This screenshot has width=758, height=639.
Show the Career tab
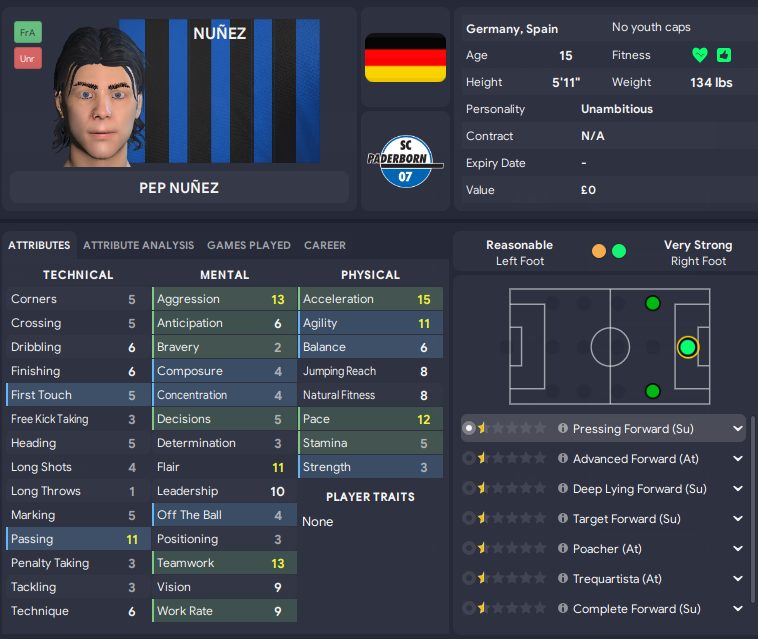pyautogui.click(x=325, y=245)
